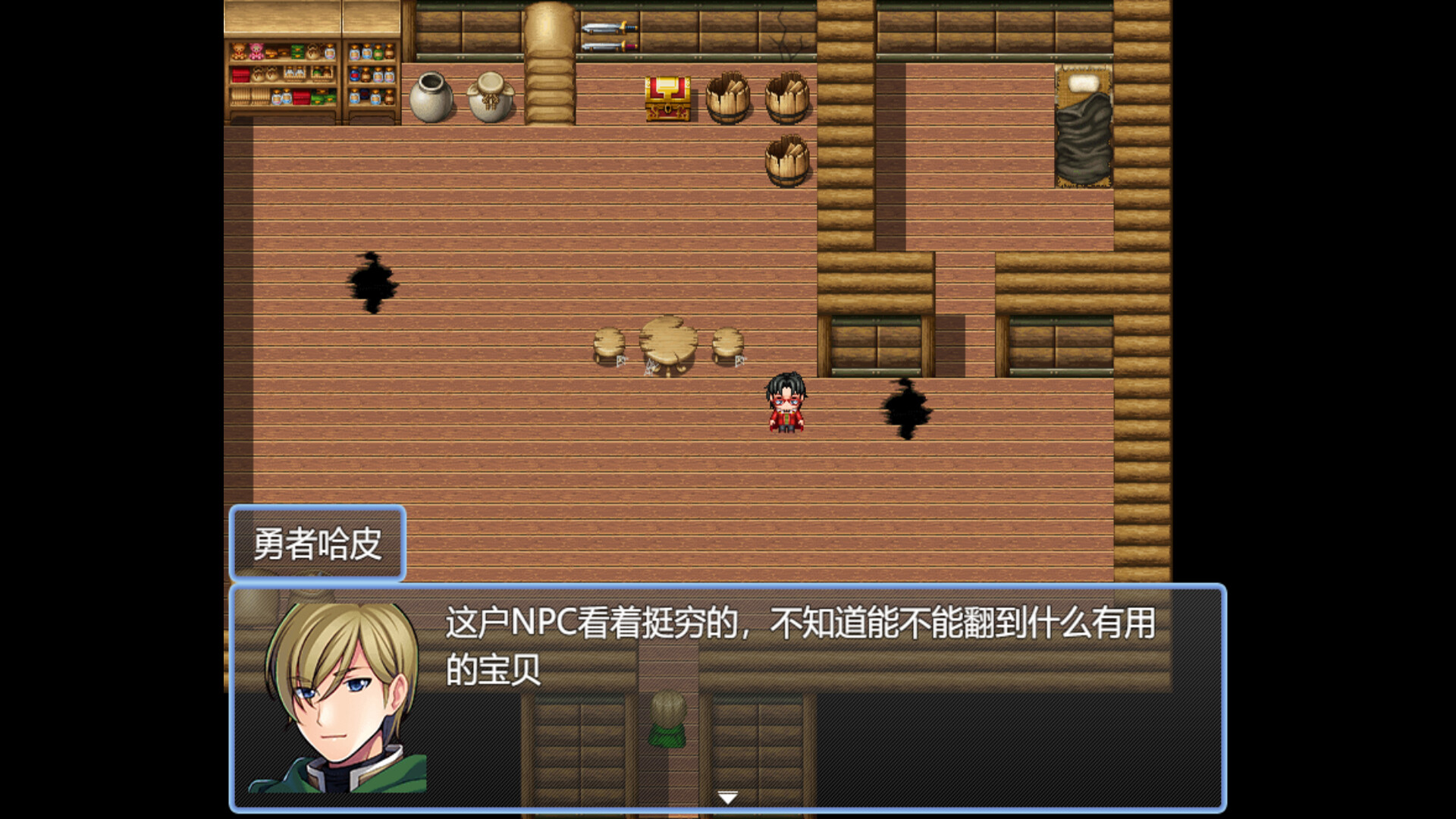Click the round wooden table
Viewport: 1456px width, 819px height.
coord(667,341)
